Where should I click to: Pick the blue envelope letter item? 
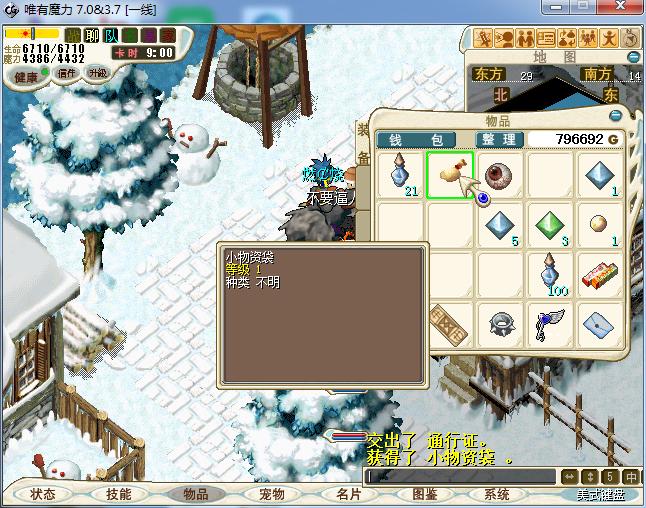600,324
